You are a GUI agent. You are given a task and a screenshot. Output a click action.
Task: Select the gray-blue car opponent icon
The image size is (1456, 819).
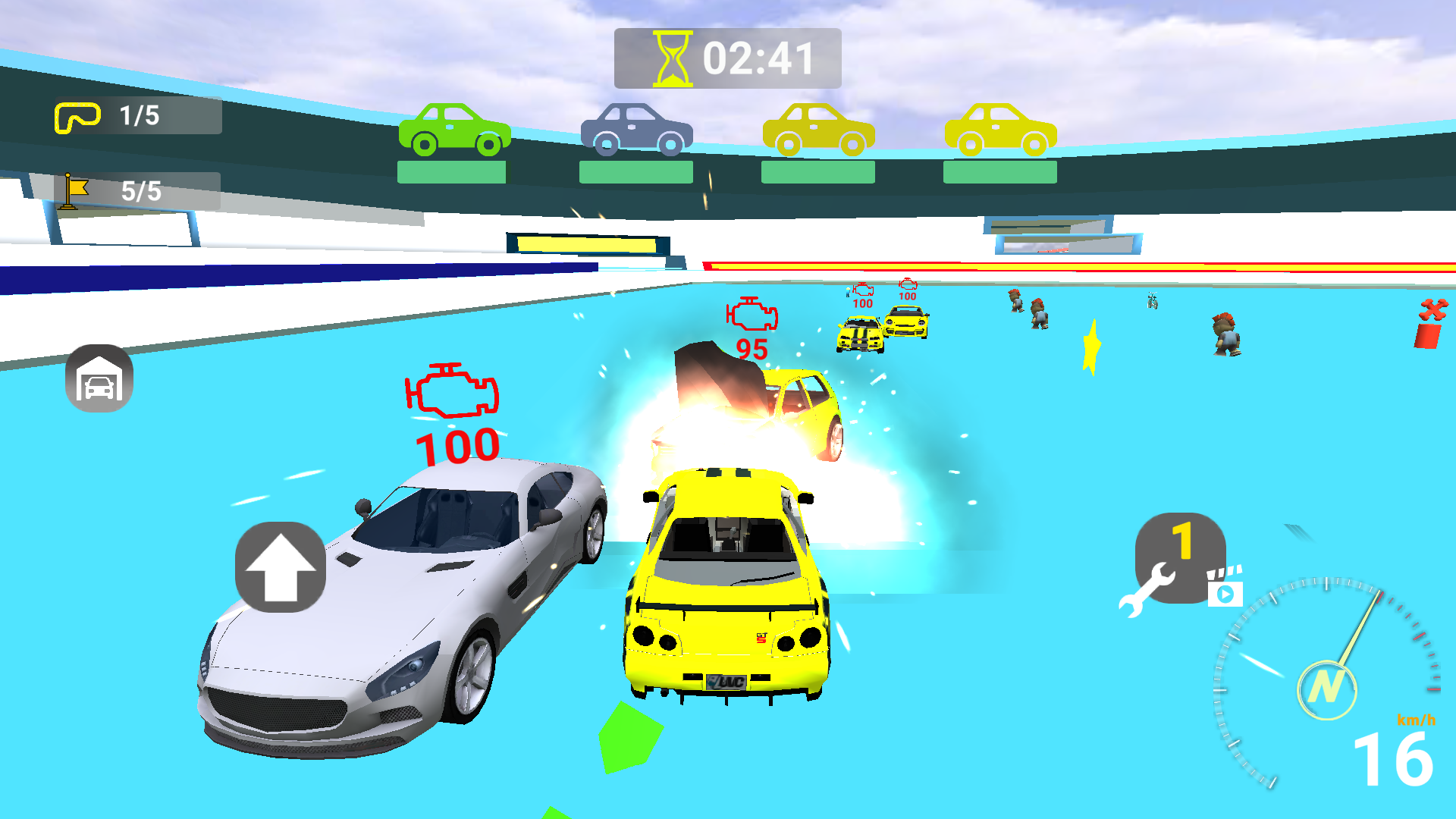(x=636, y=130)
